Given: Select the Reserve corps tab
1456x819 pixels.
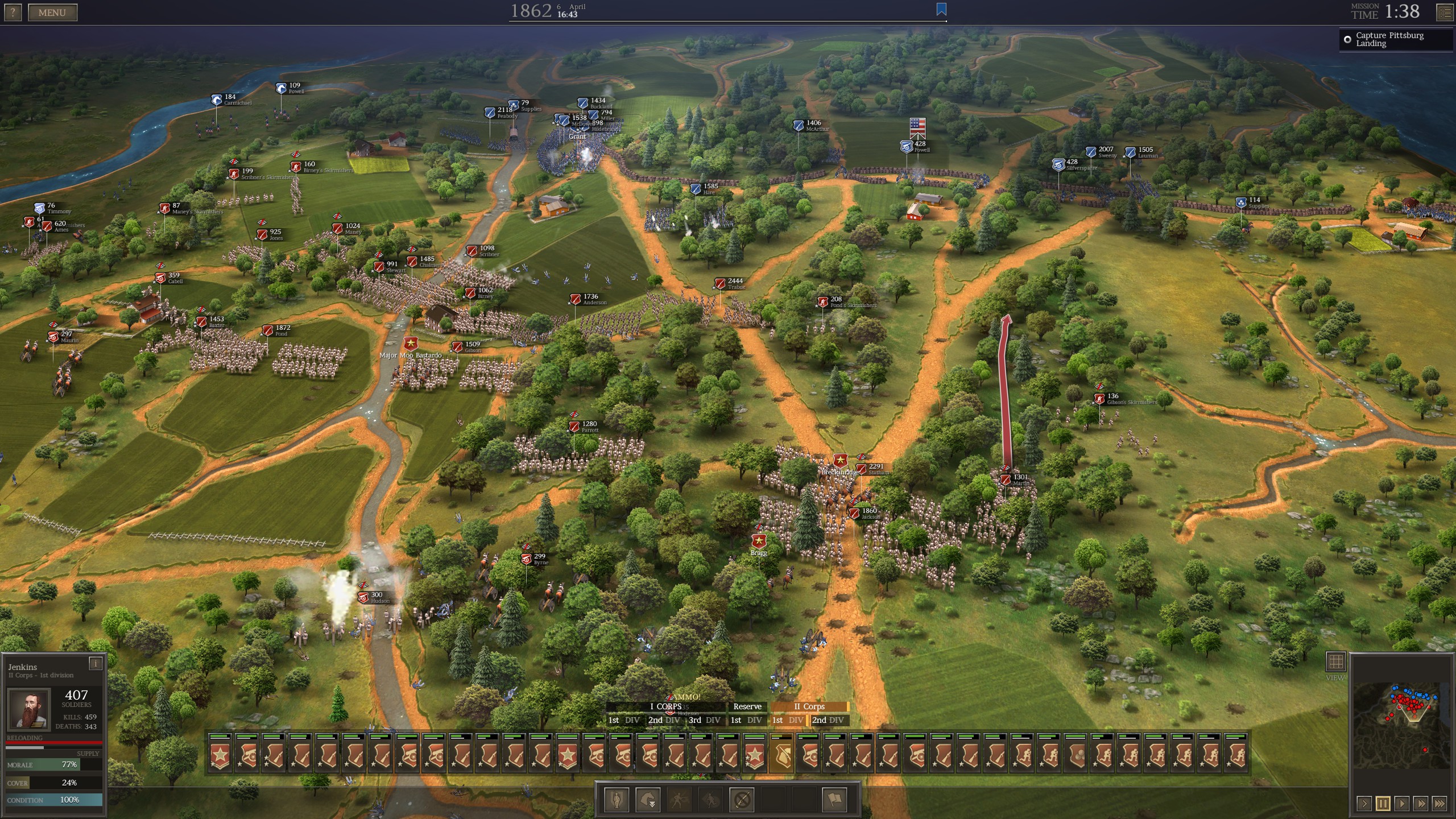Looking at the screenshot, I should click(747, 707).
